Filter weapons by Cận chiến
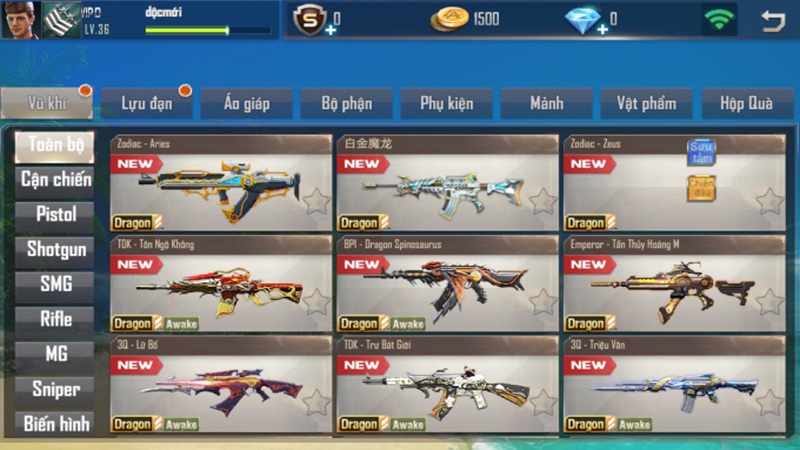Viewport: 800px width, 450px height. tap(55, 180)
